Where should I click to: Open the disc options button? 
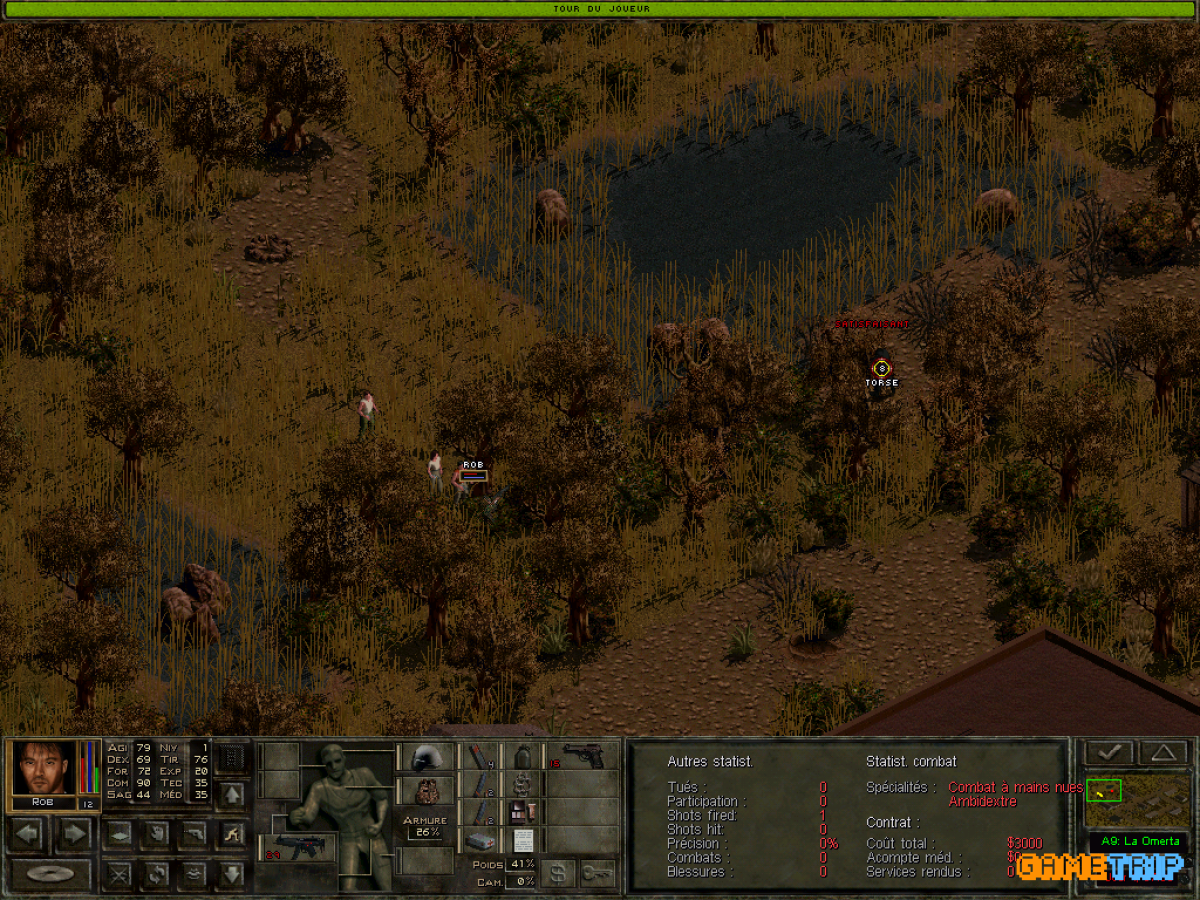[50, 873]
